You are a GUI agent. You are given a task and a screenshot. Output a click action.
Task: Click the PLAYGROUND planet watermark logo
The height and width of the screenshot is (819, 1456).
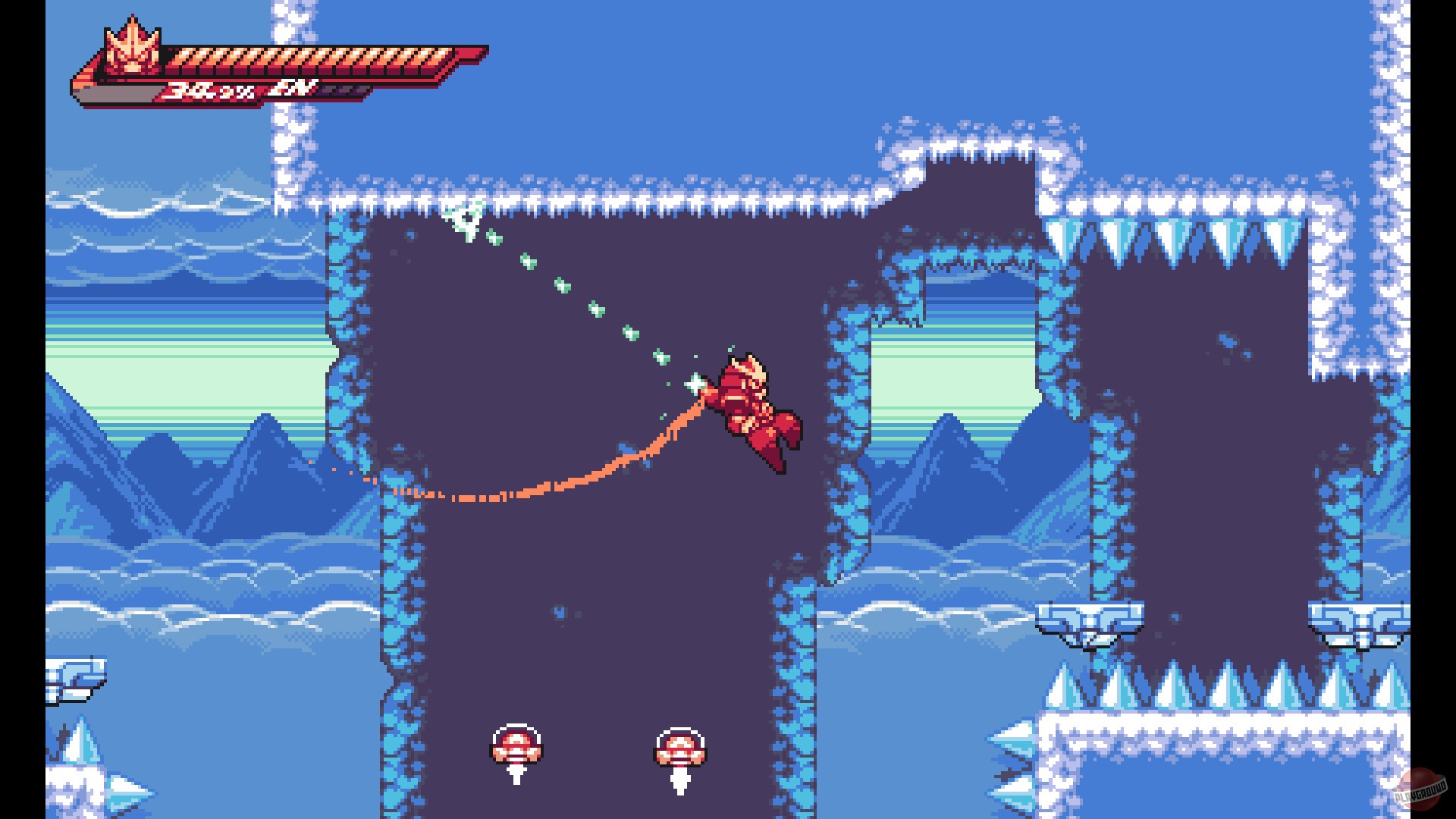point(1422,789)
